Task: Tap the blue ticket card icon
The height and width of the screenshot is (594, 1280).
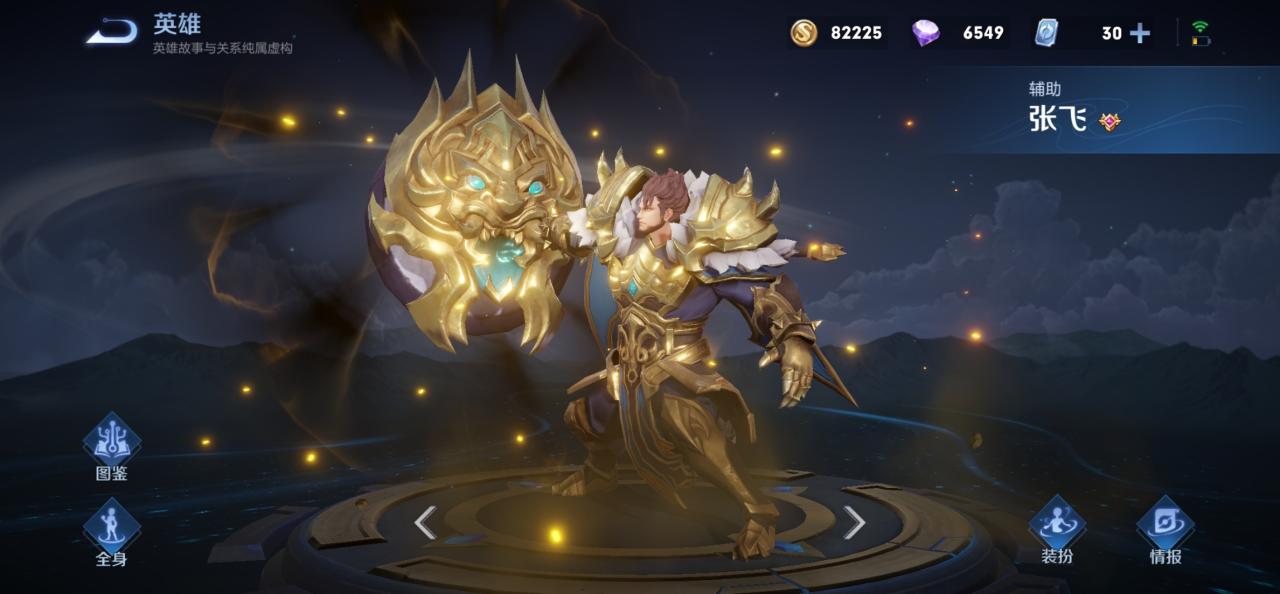Action: [1046, 33]
